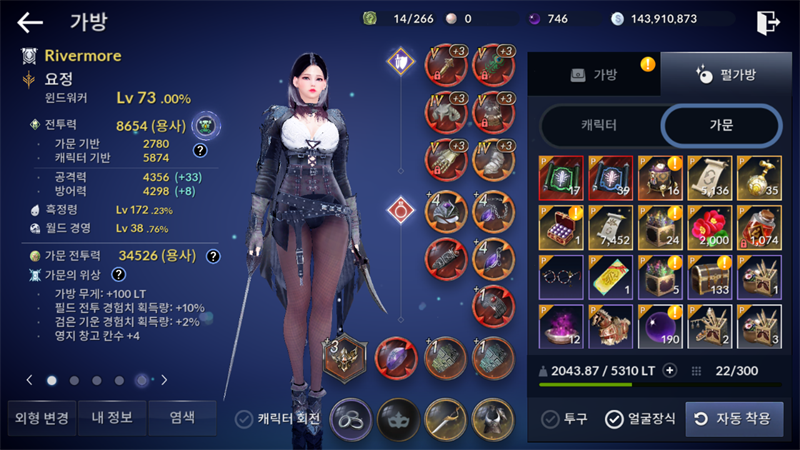Toggle the 캐릭터 회전 checkbox
800x450 pixels.
244,419
